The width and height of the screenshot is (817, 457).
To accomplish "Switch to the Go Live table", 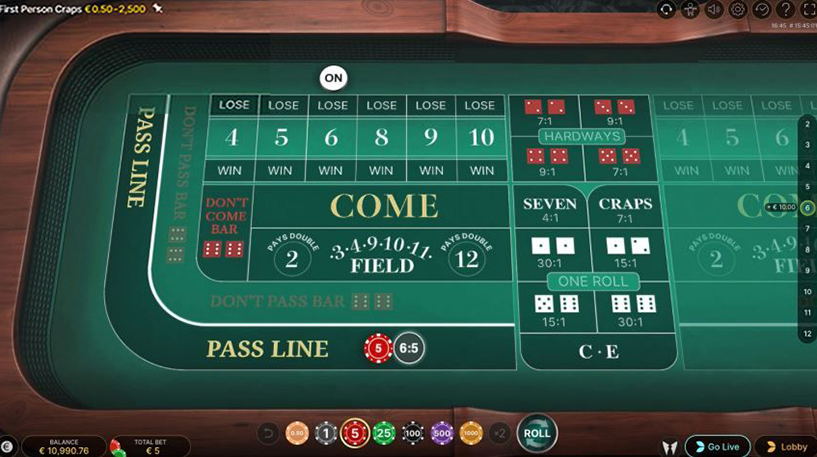I will [716, 446].
